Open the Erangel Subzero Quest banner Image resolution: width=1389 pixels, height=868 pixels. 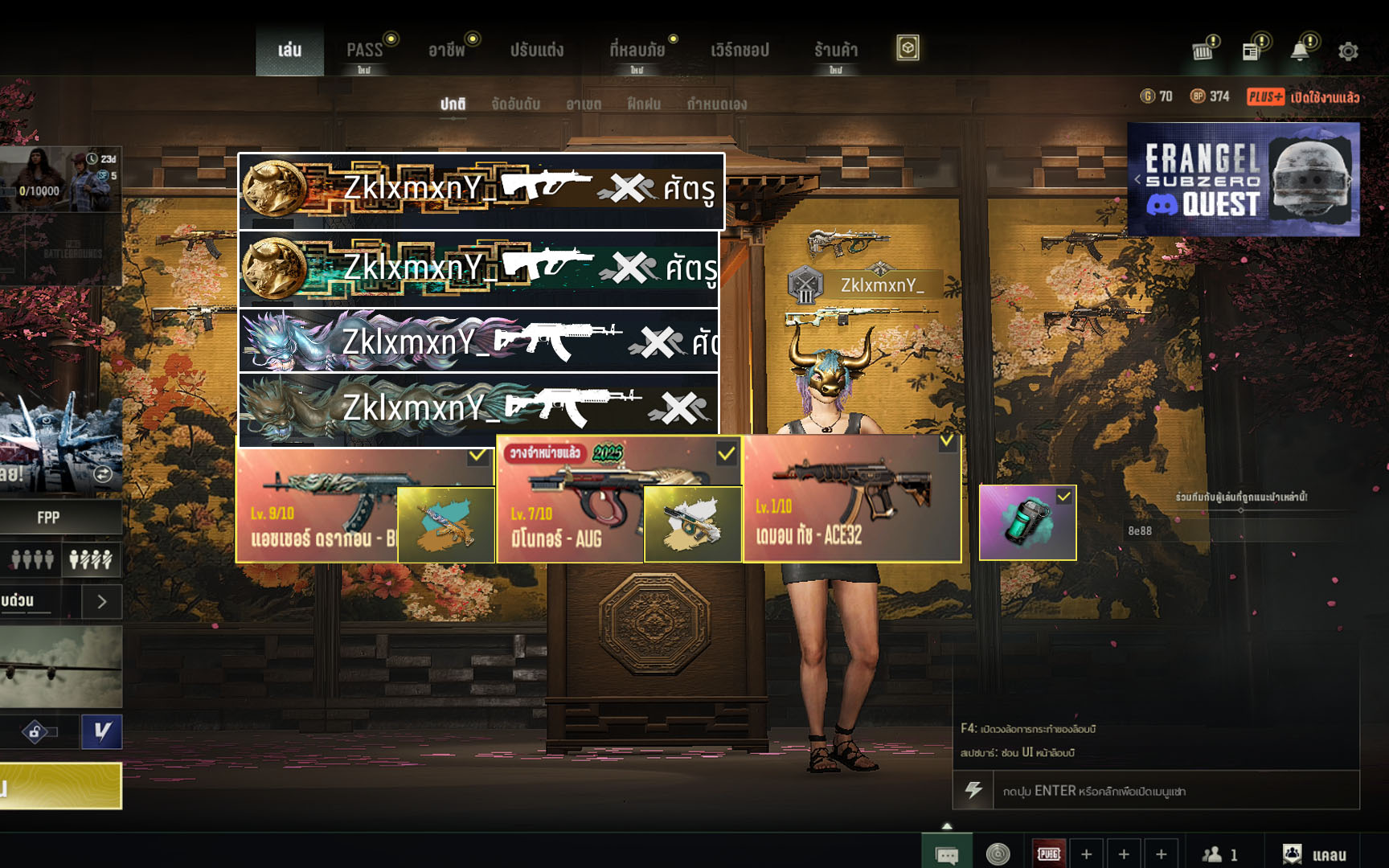(1243, 179)
